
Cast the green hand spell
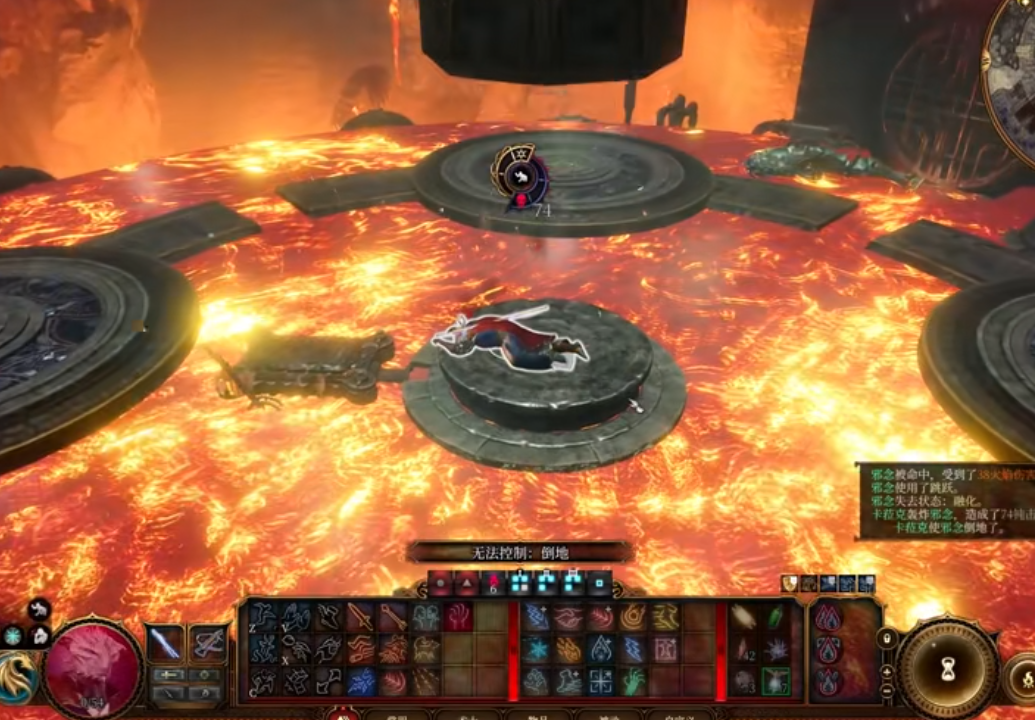(634, 682)
